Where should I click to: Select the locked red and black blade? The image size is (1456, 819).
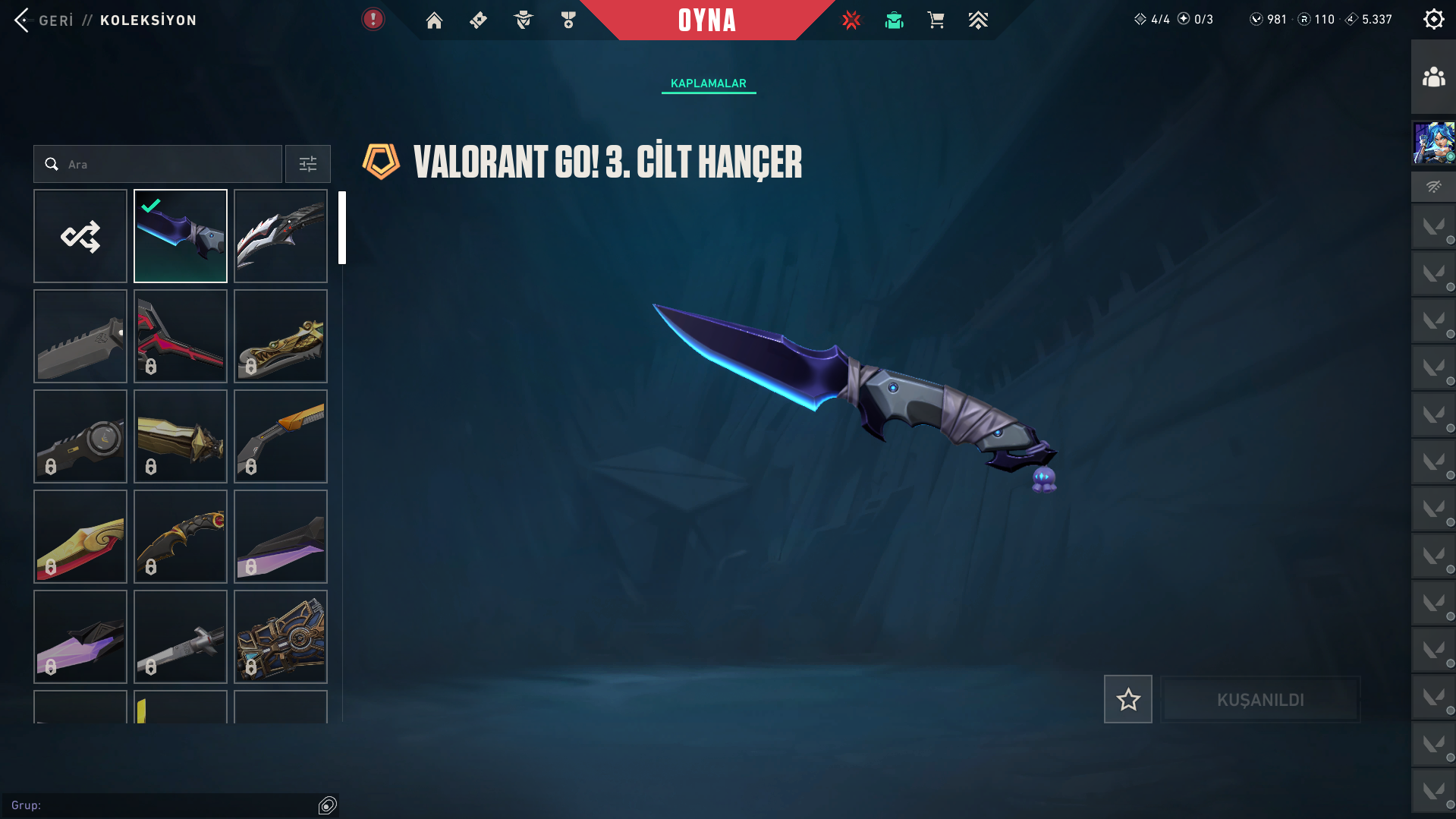point(181,336)
